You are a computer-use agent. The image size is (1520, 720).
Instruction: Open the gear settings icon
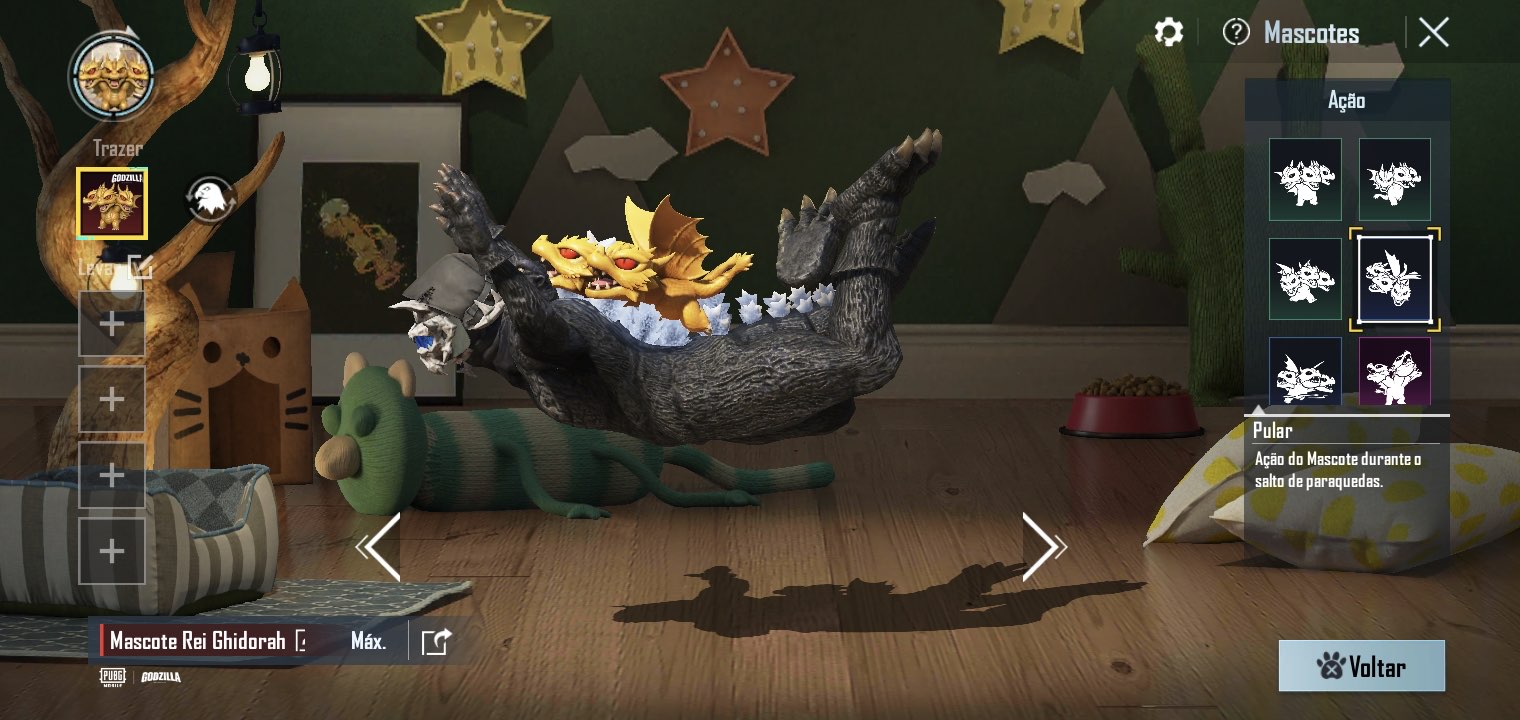[x=1168, y=32]
